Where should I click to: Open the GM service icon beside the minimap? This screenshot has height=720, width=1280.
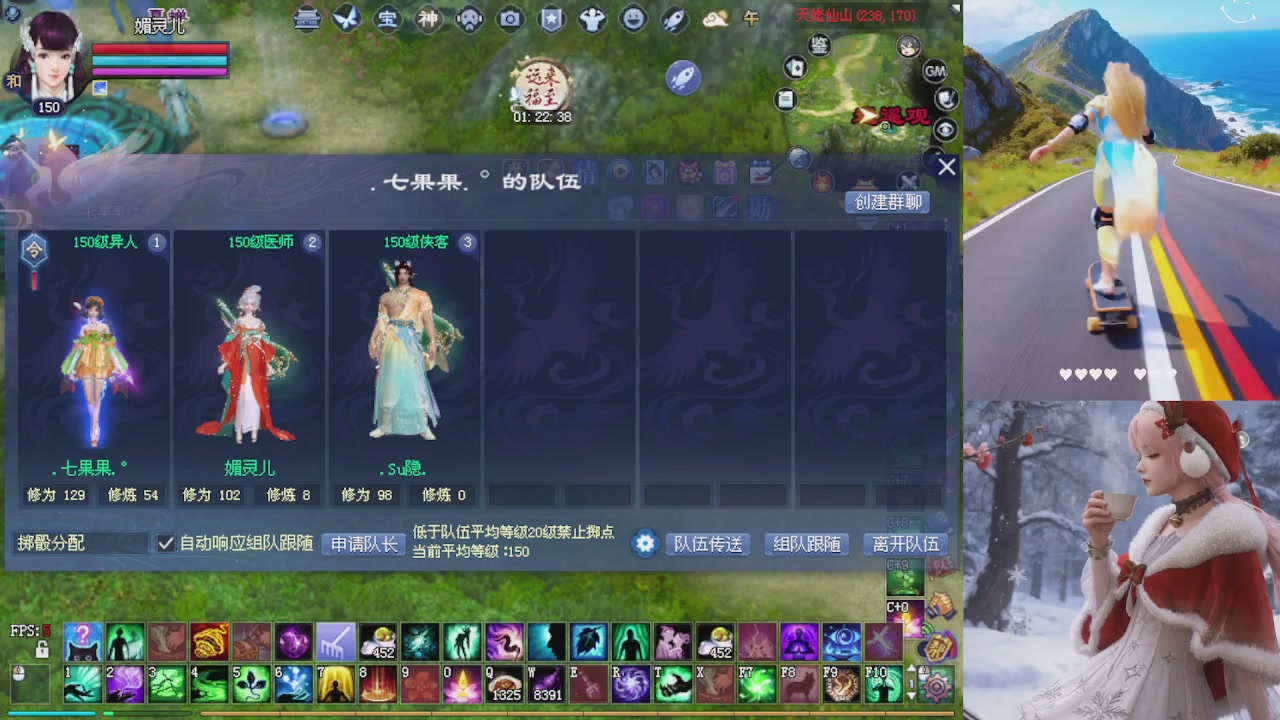[x=935, y=71]
